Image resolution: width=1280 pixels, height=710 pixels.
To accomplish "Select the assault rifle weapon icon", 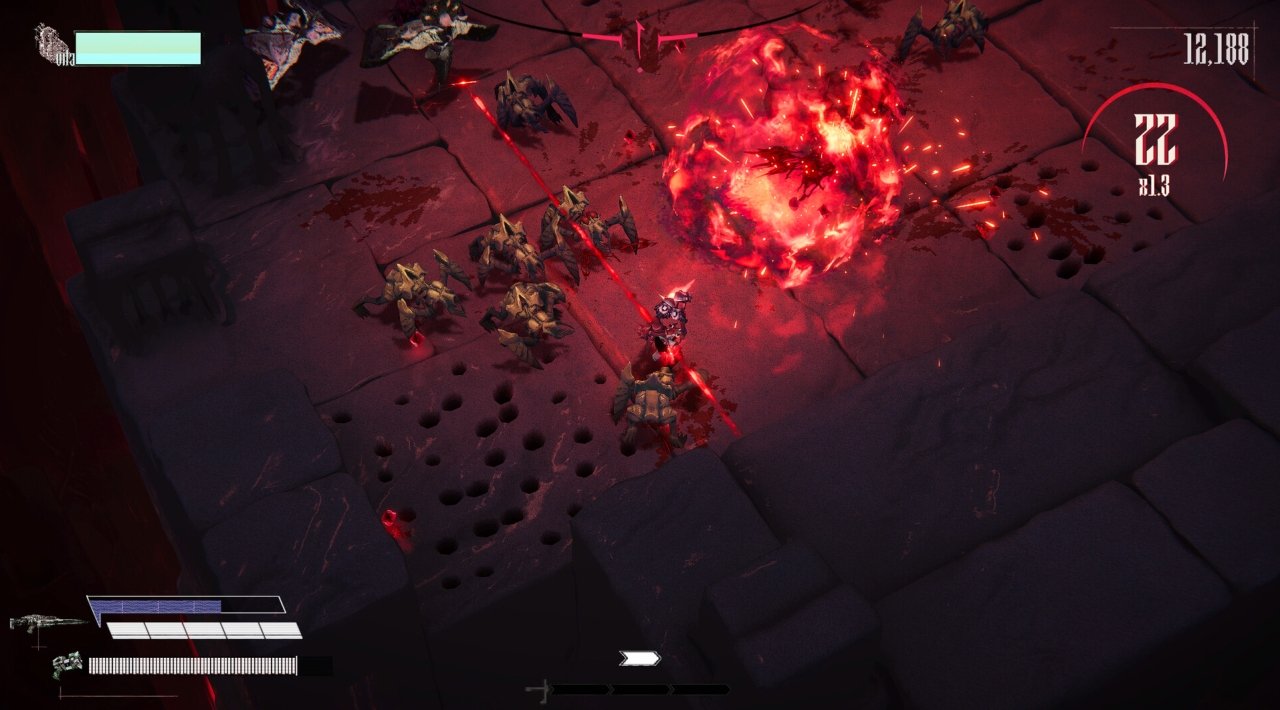I will point(47,622).
